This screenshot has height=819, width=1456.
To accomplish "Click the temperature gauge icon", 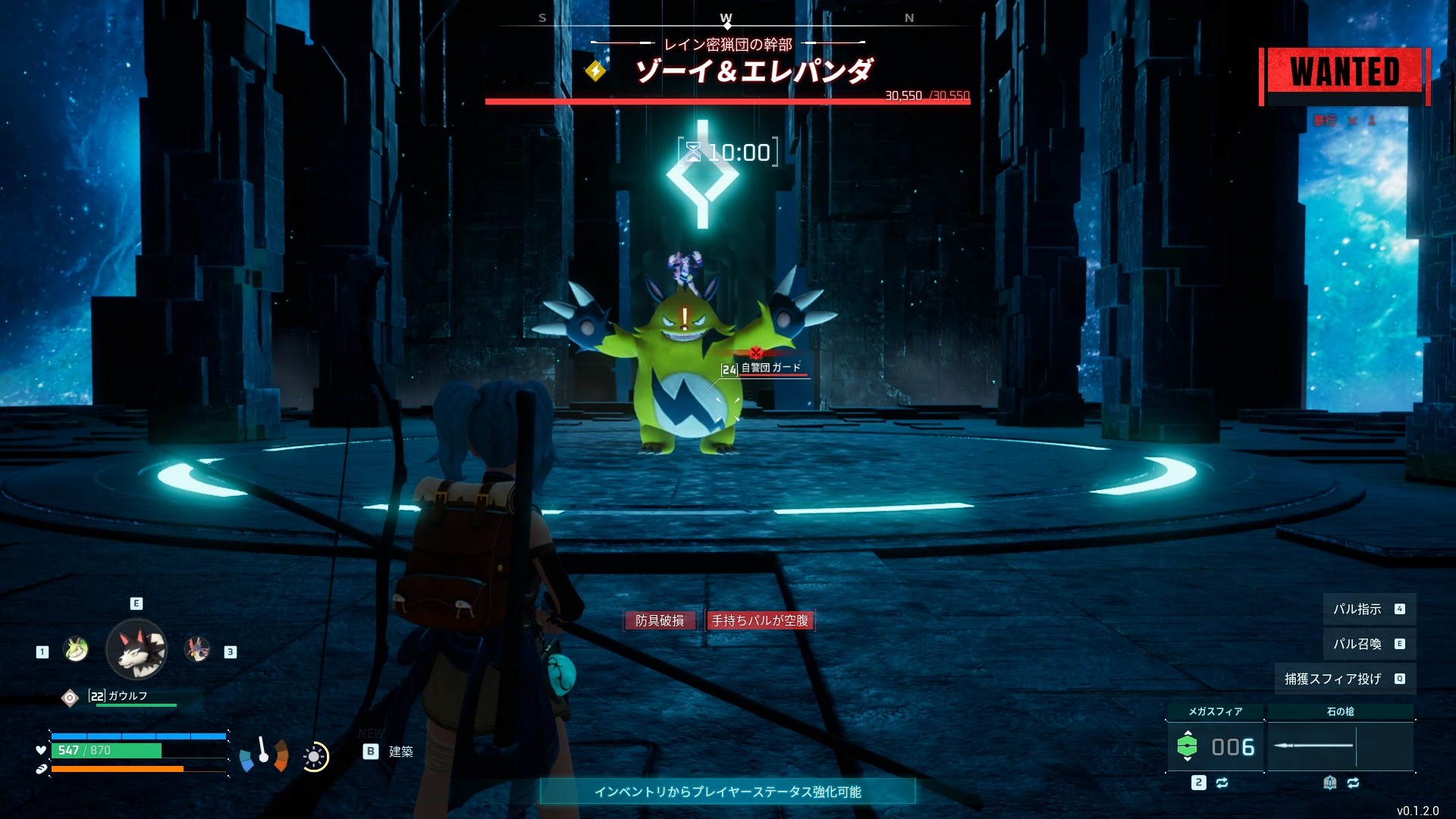I will (x=263, y=755).
